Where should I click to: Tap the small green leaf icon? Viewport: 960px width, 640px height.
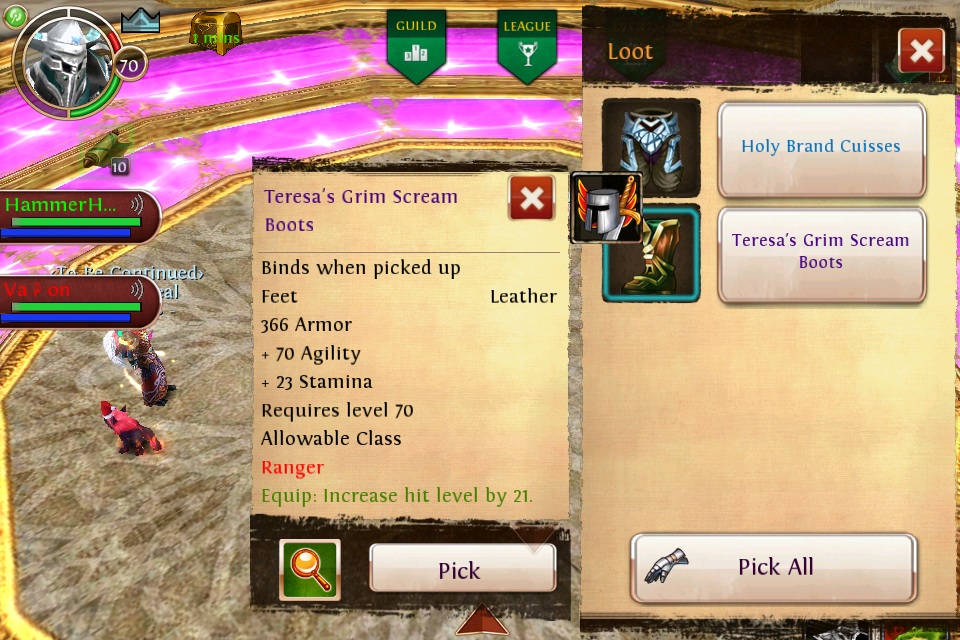pyautogui.click(x=15, y=15)
